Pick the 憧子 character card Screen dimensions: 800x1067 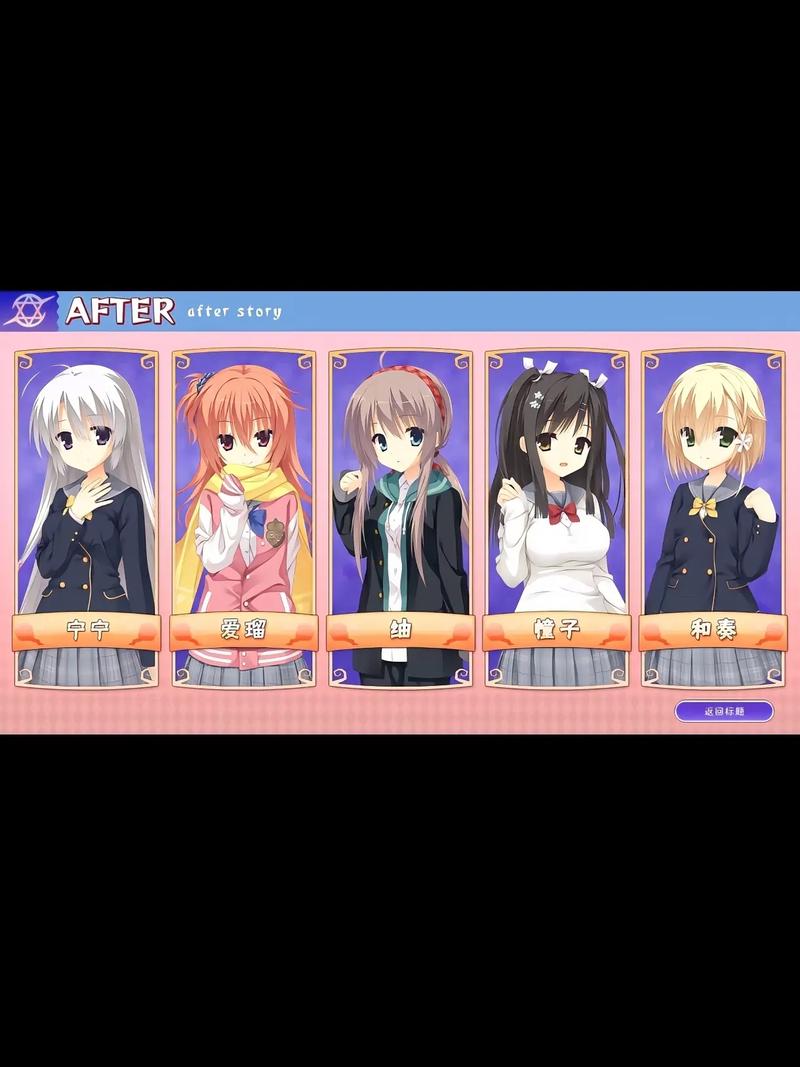[x=557, y=517]
